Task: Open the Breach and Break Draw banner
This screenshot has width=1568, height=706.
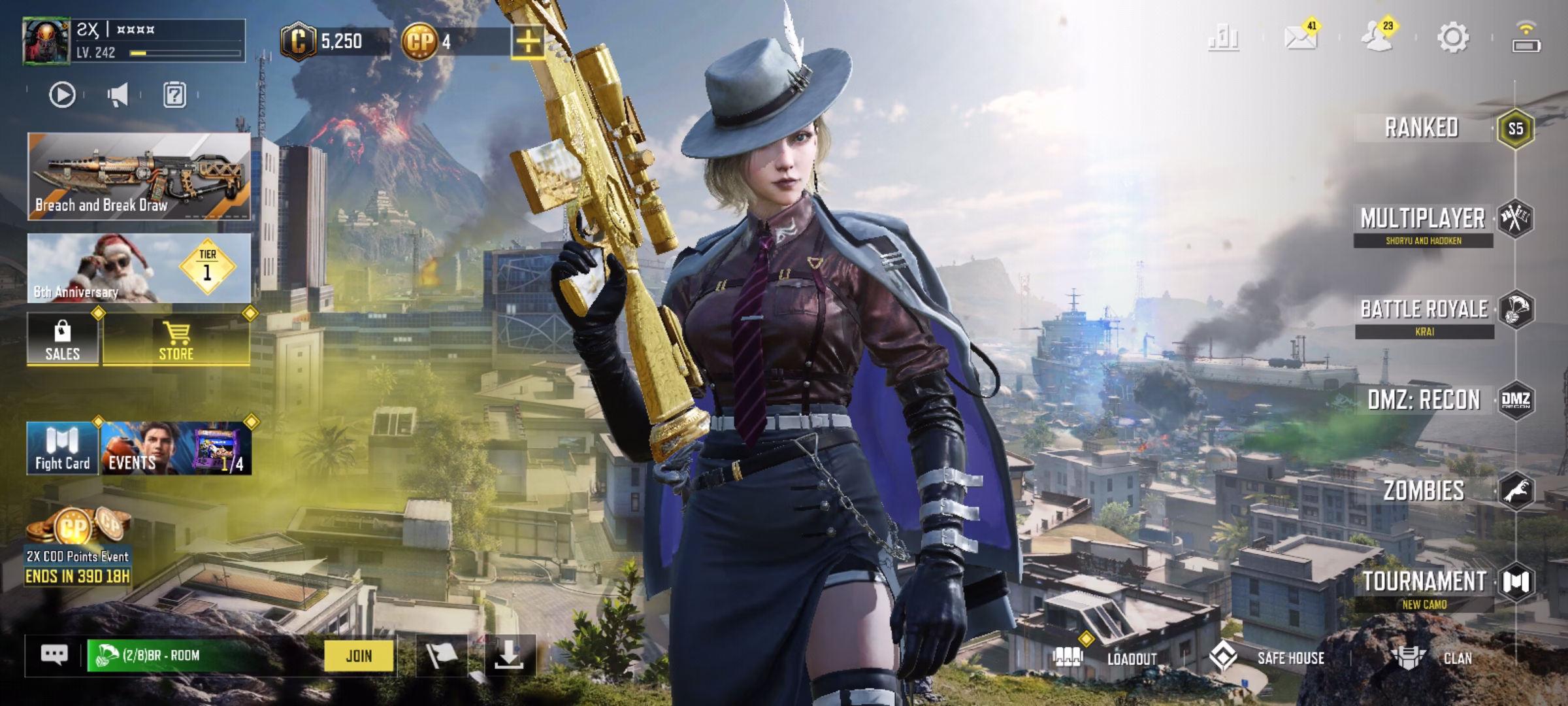Action: [139, 176]
